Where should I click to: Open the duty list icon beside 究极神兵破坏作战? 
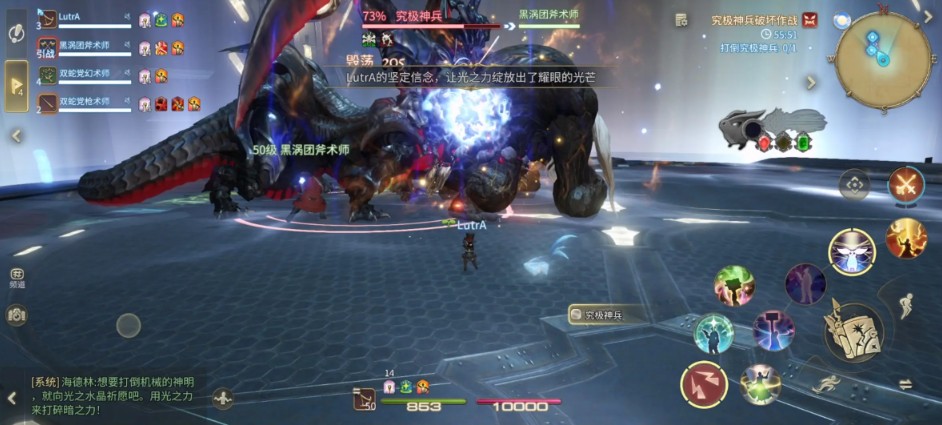click(681, 20)
